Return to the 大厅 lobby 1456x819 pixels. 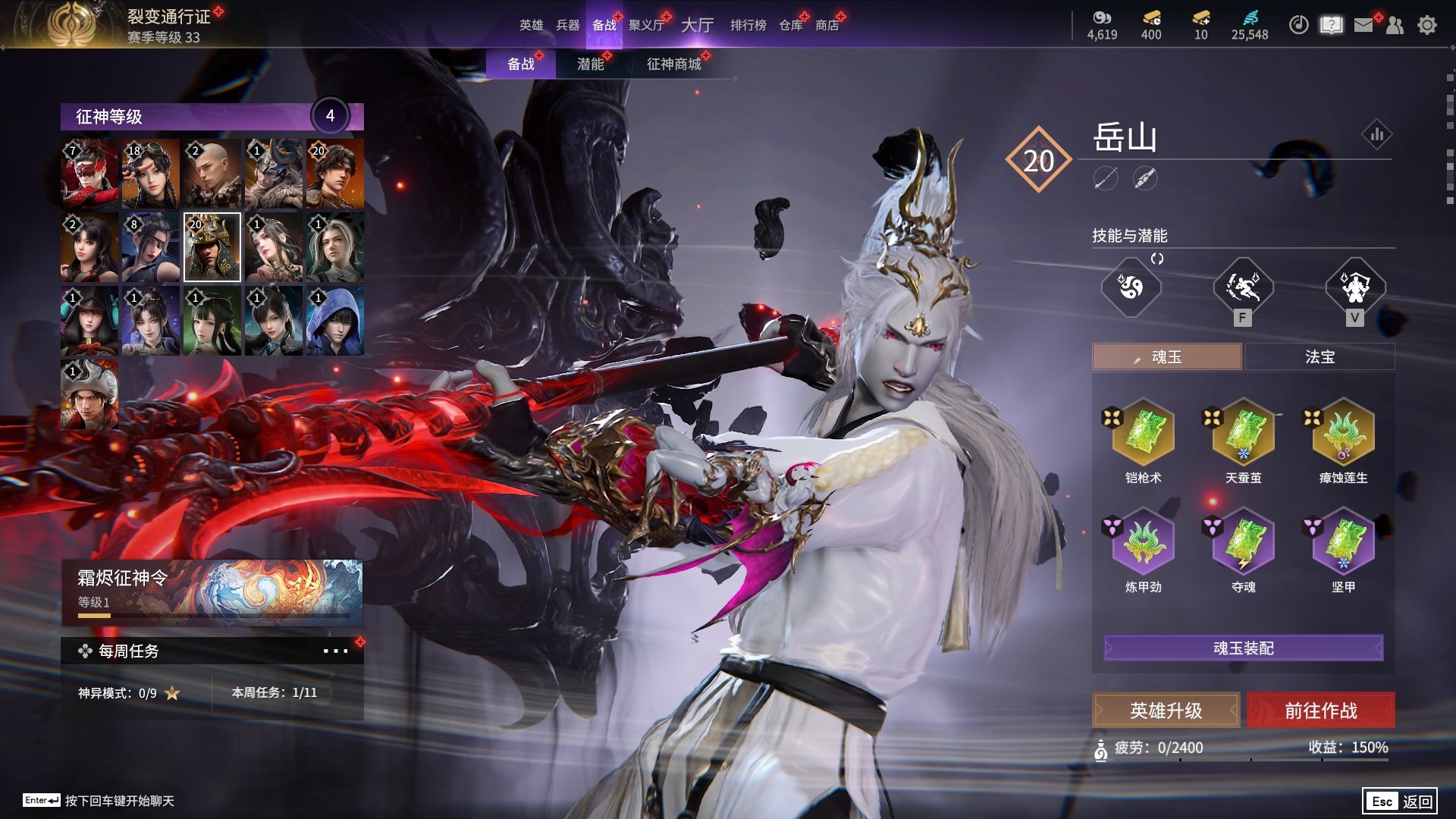[x=697, y=25]
